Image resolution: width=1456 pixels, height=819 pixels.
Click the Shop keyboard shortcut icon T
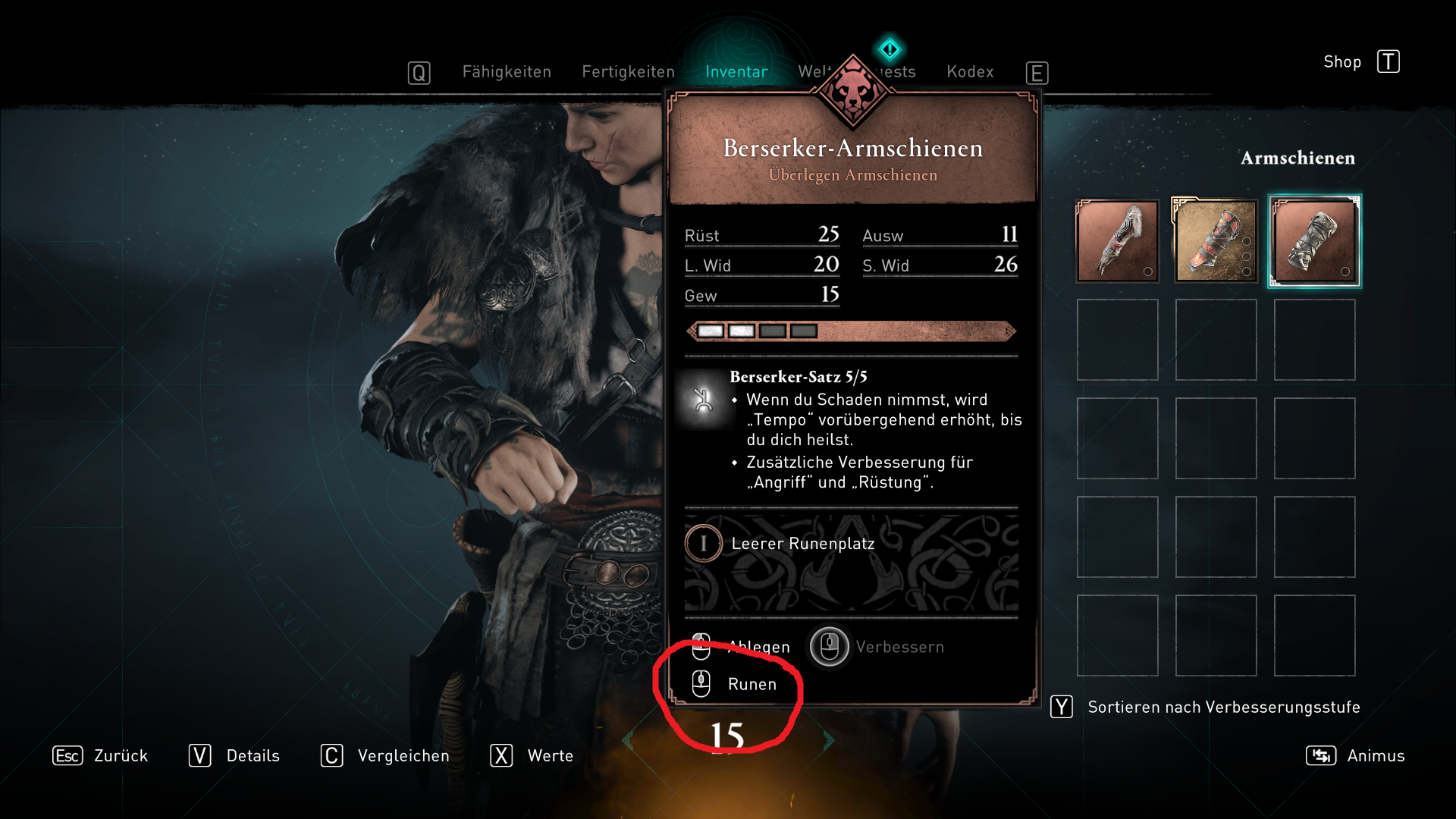tap(1389, 61)
